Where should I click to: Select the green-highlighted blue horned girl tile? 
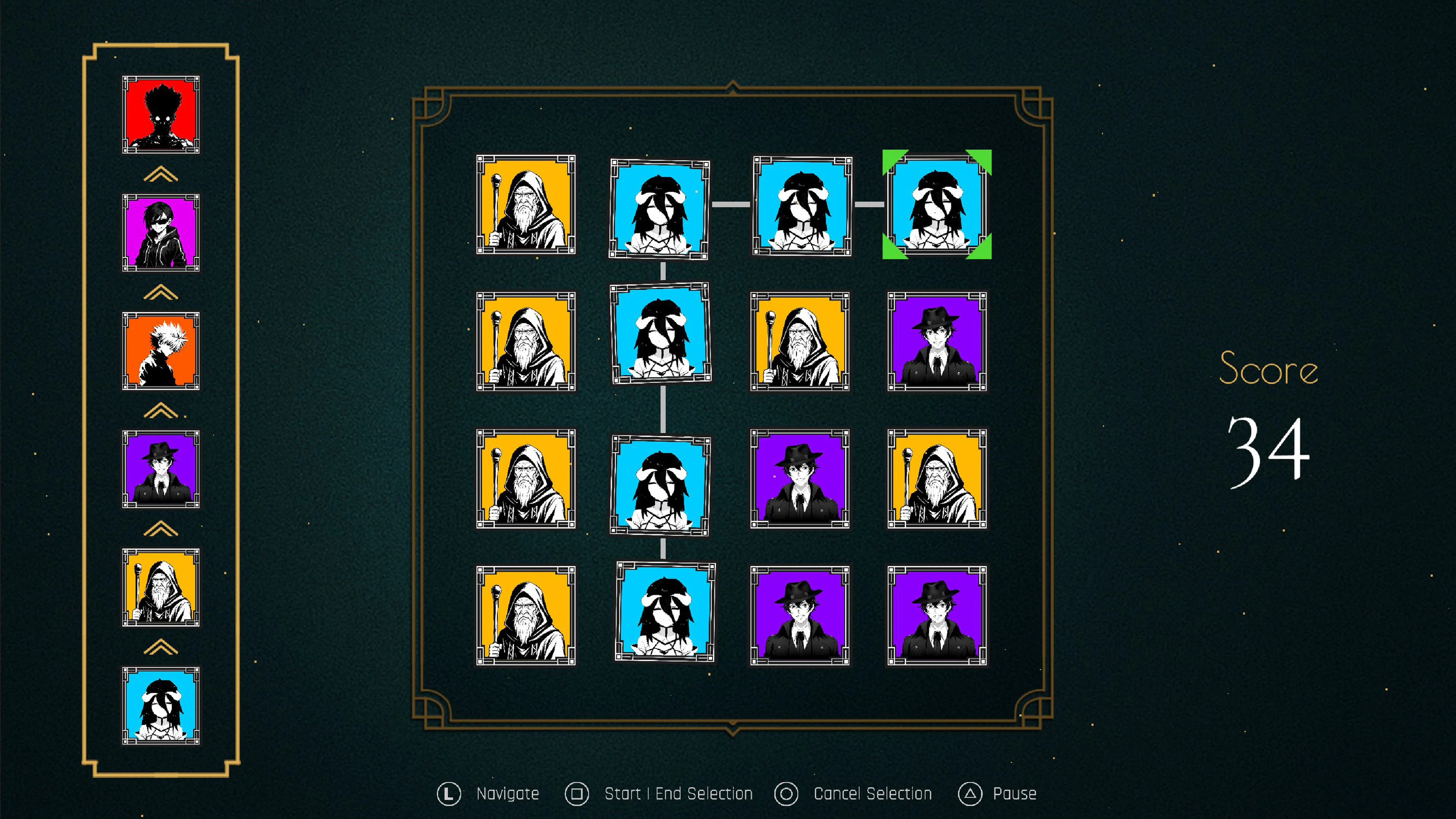coord(937,205)
